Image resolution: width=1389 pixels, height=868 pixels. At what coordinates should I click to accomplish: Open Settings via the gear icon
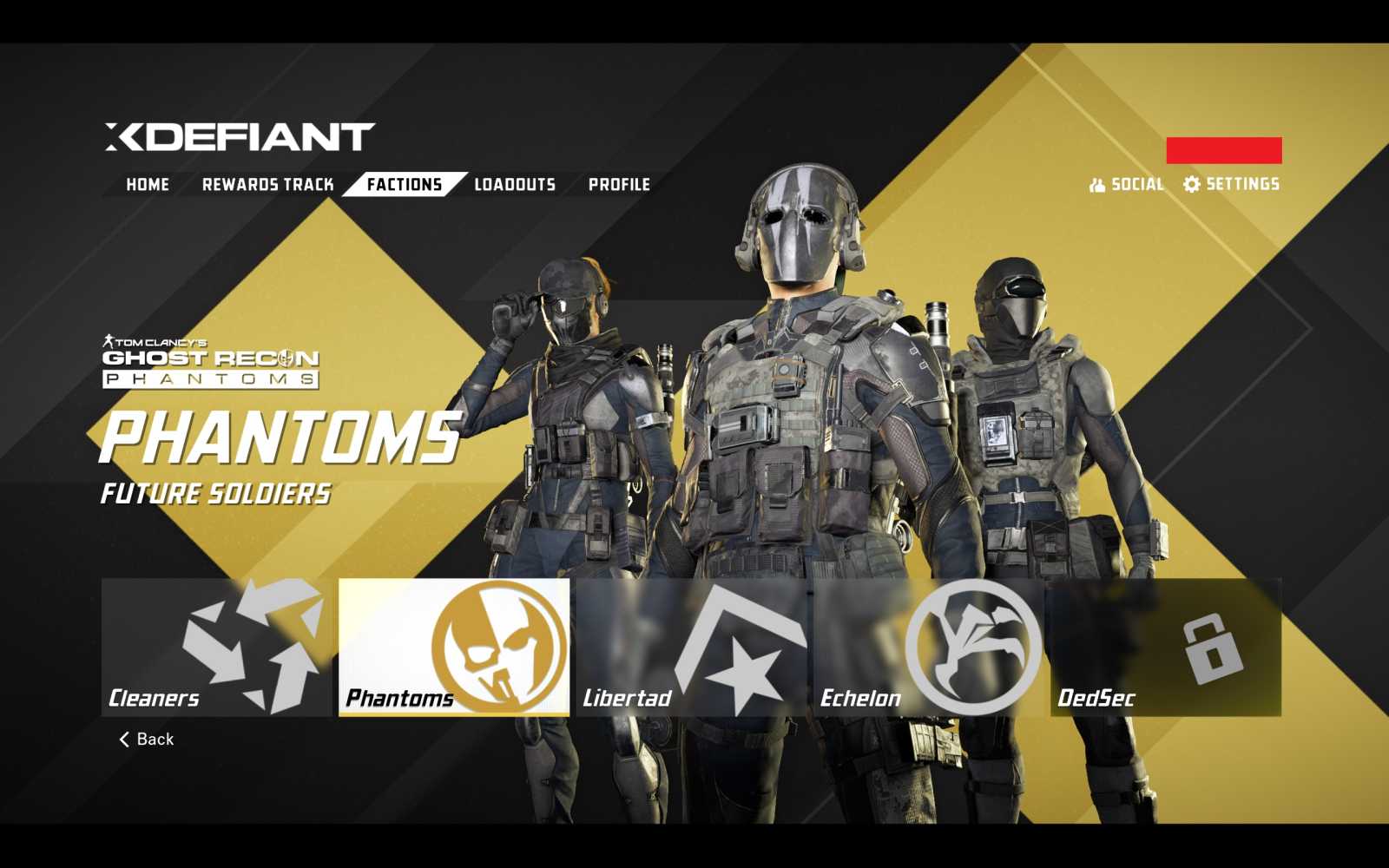click(x=1191, y=184)
